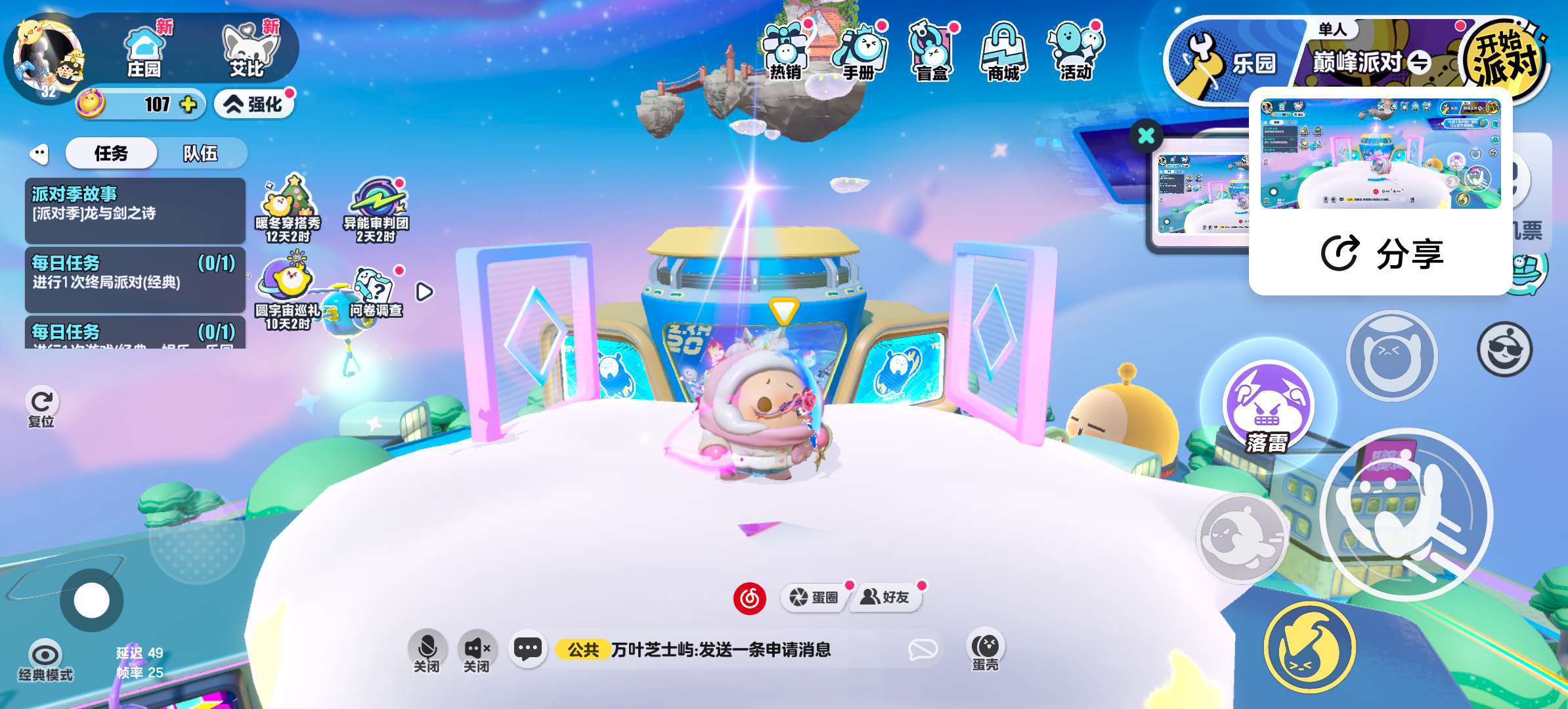Close the screenshot preview popup

1146,136
